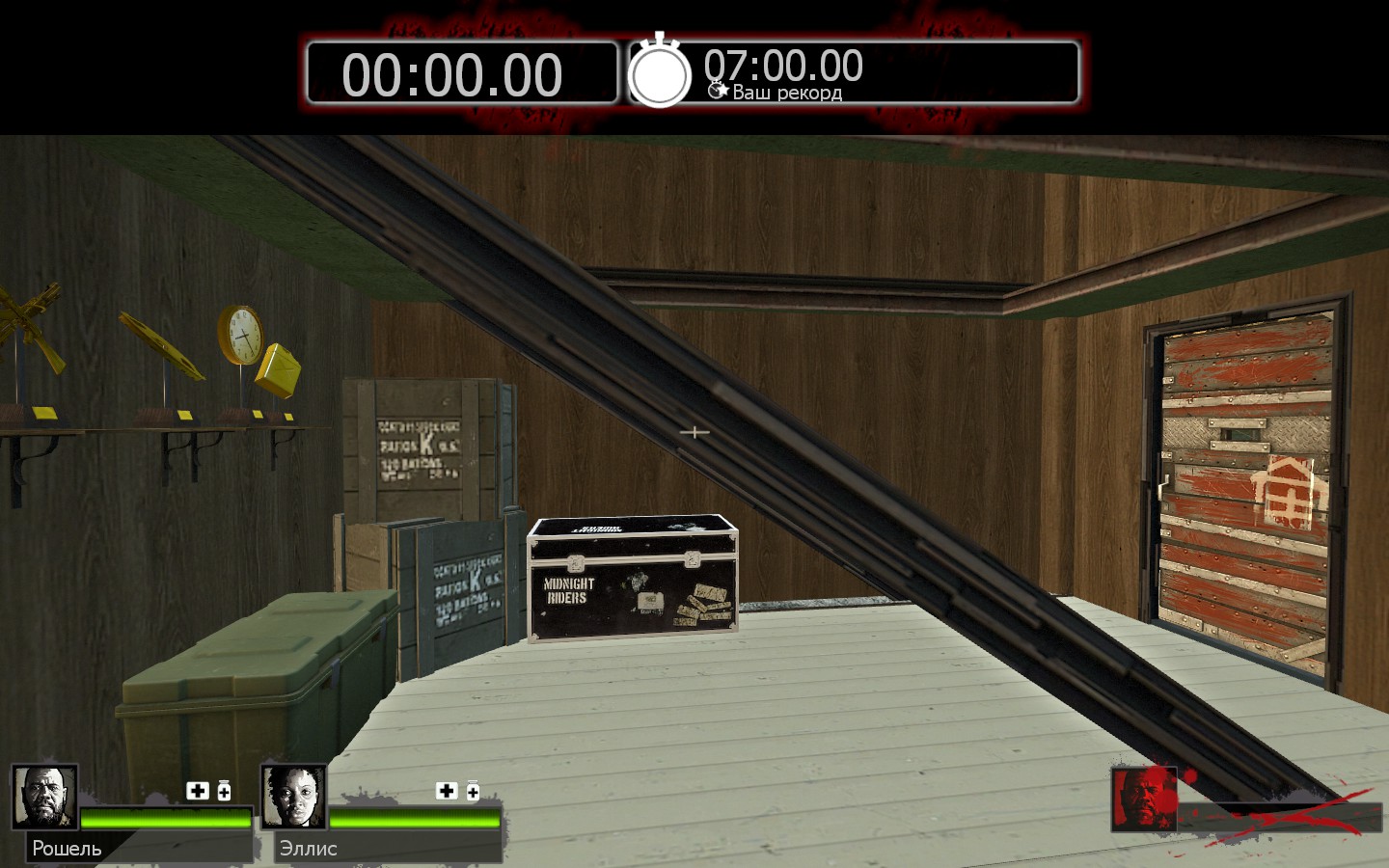The width and height of the screenshot is (1389, 868).
Task: Click the first aid kit icon above Эллис
Action: click(447, 791)
